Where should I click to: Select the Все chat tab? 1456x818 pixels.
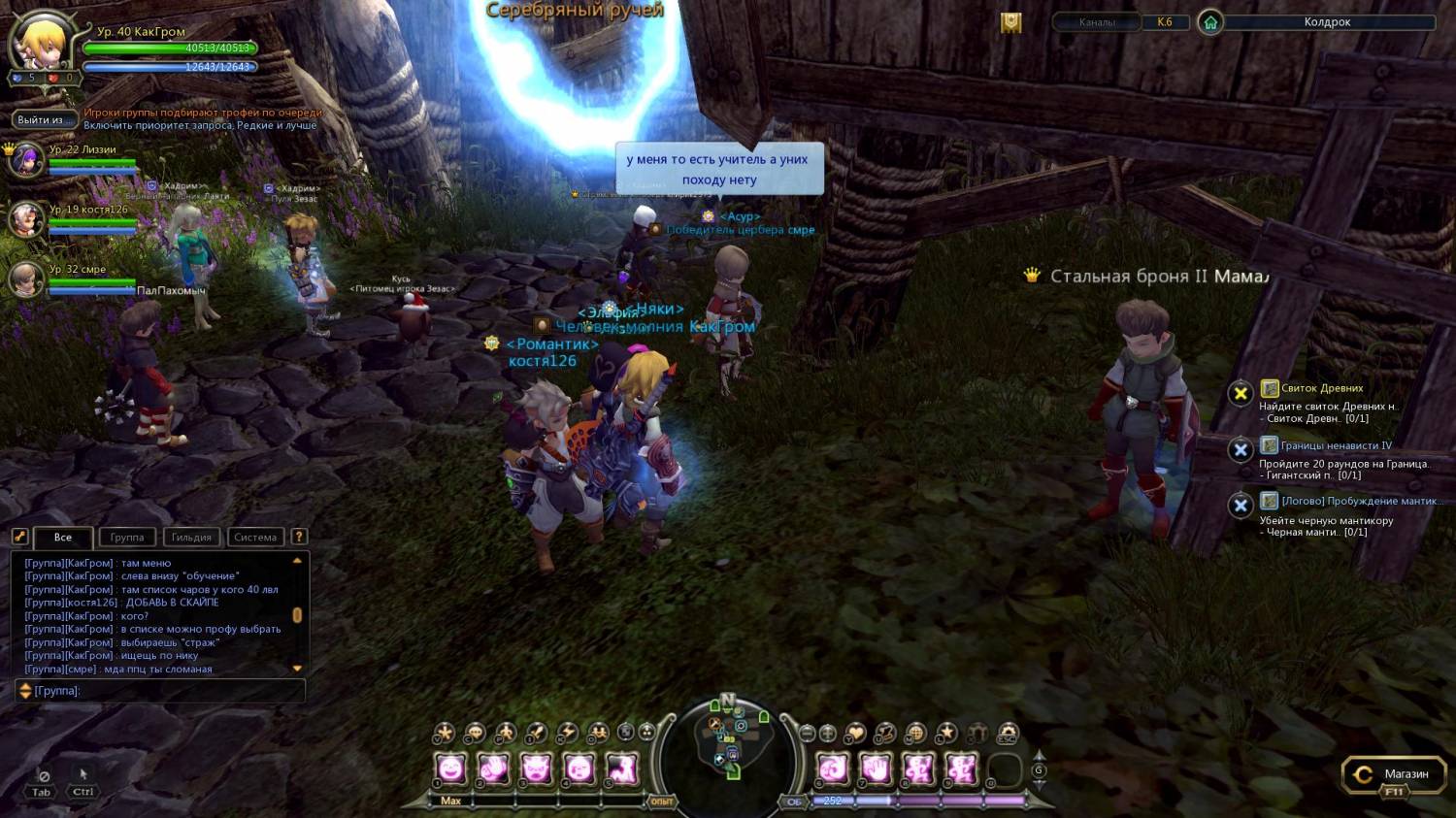coord(63,537)
